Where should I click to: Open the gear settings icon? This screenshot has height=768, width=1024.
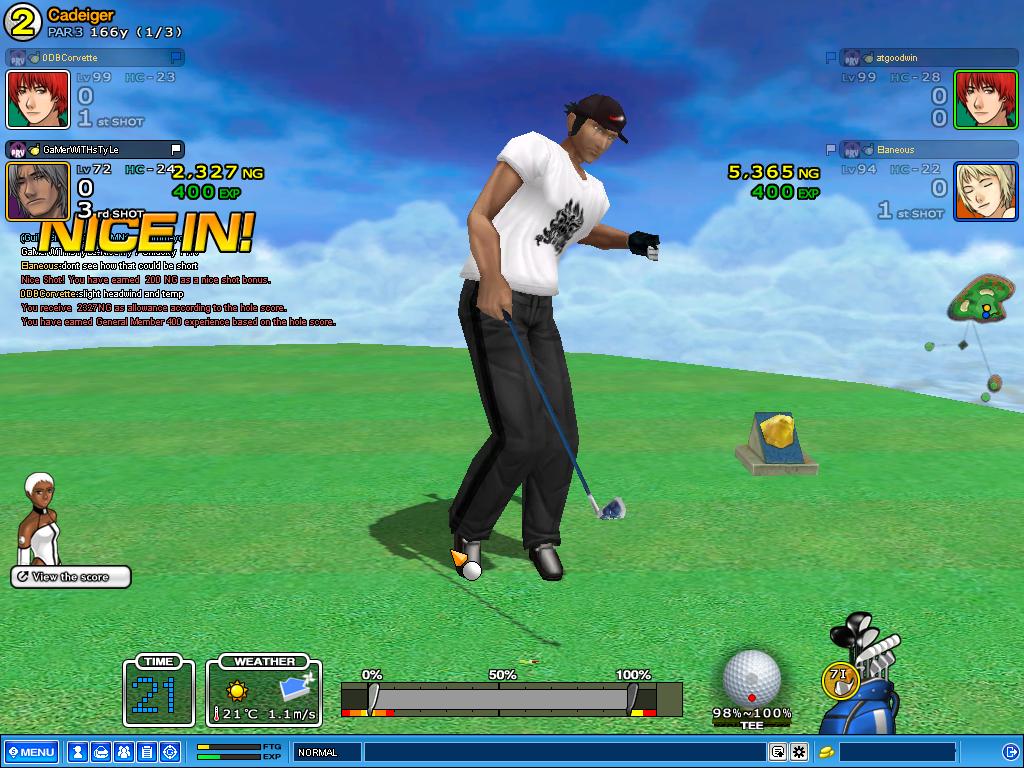(x=799, y=752)
